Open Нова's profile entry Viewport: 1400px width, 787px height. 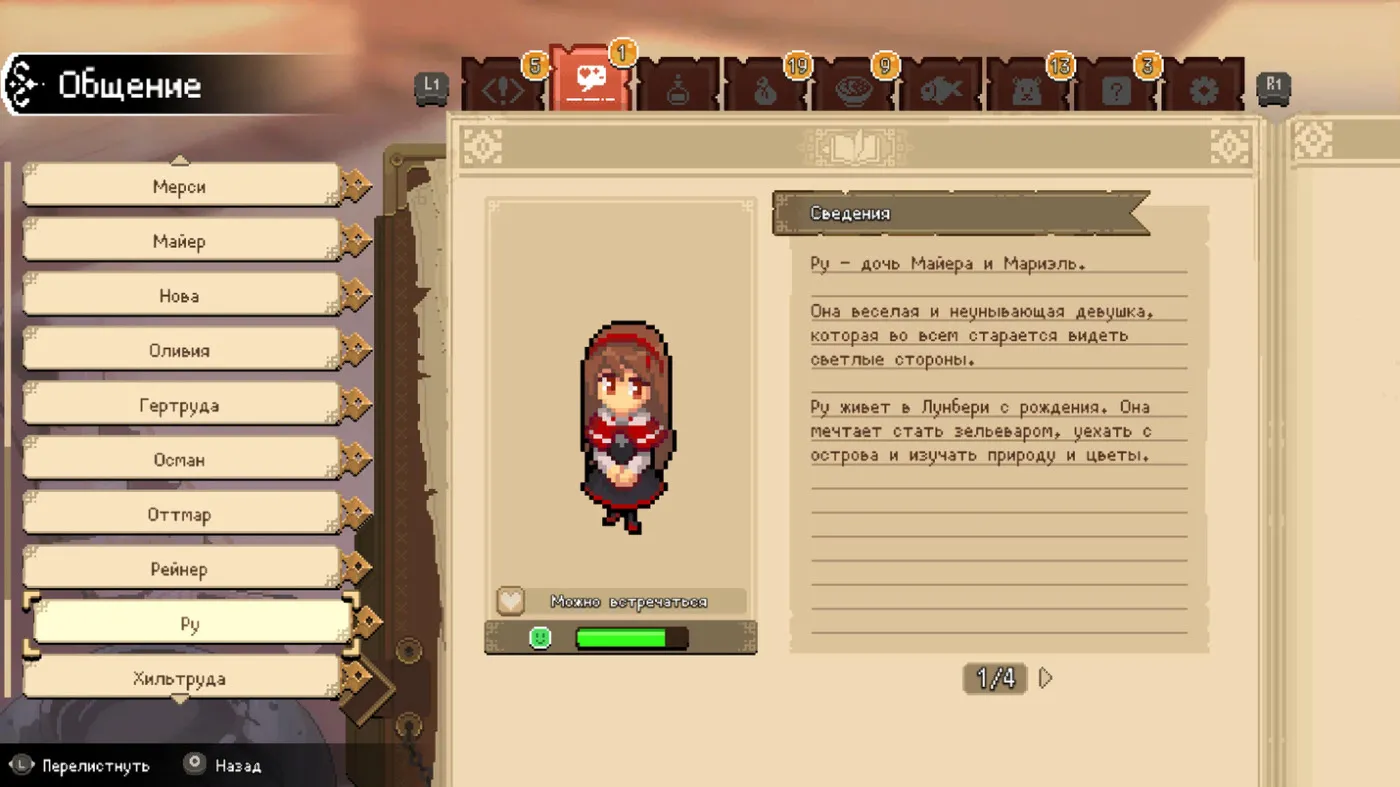(180, 296)
